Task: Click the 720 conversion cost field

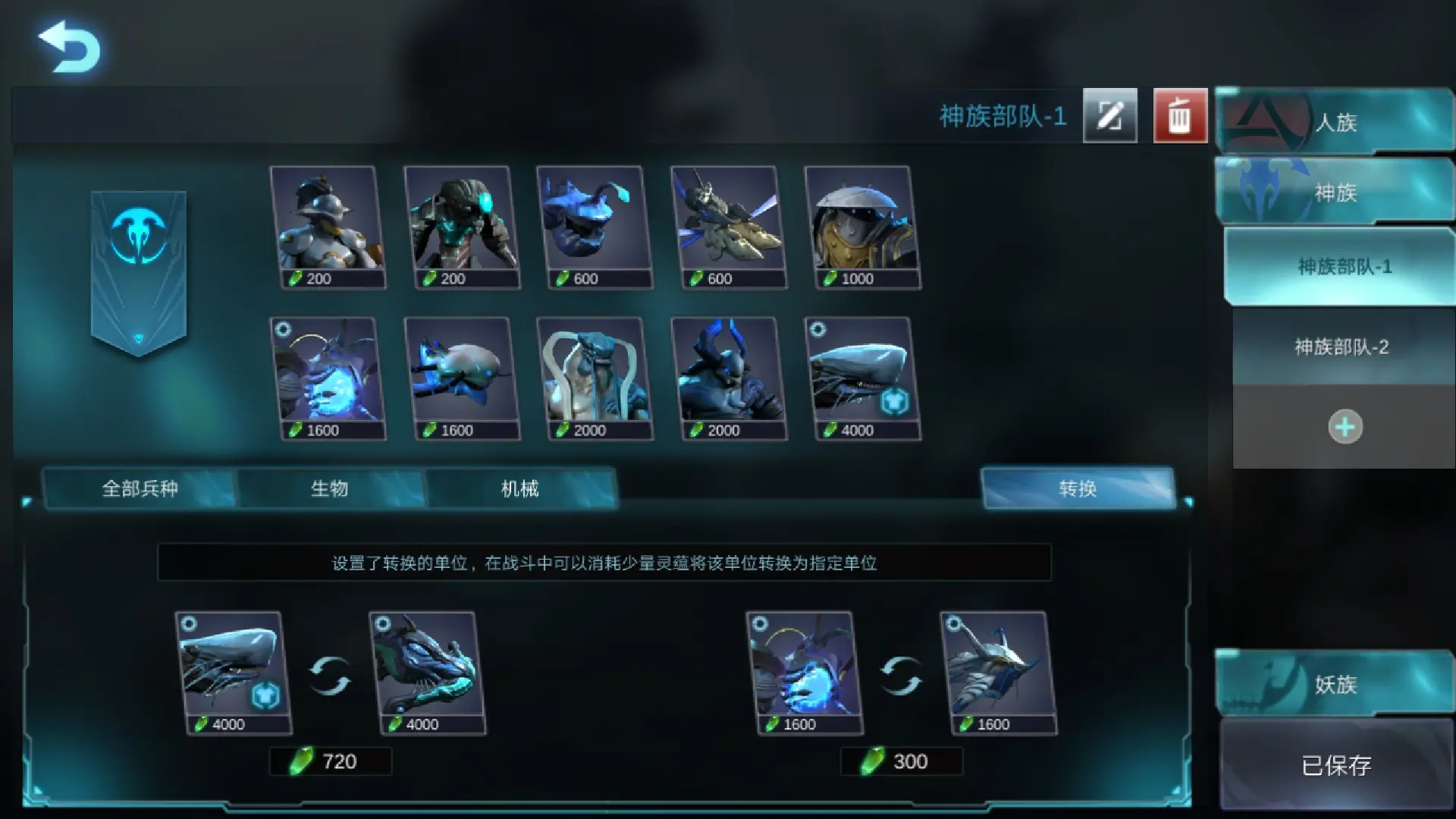Action: tap(331, 761)
